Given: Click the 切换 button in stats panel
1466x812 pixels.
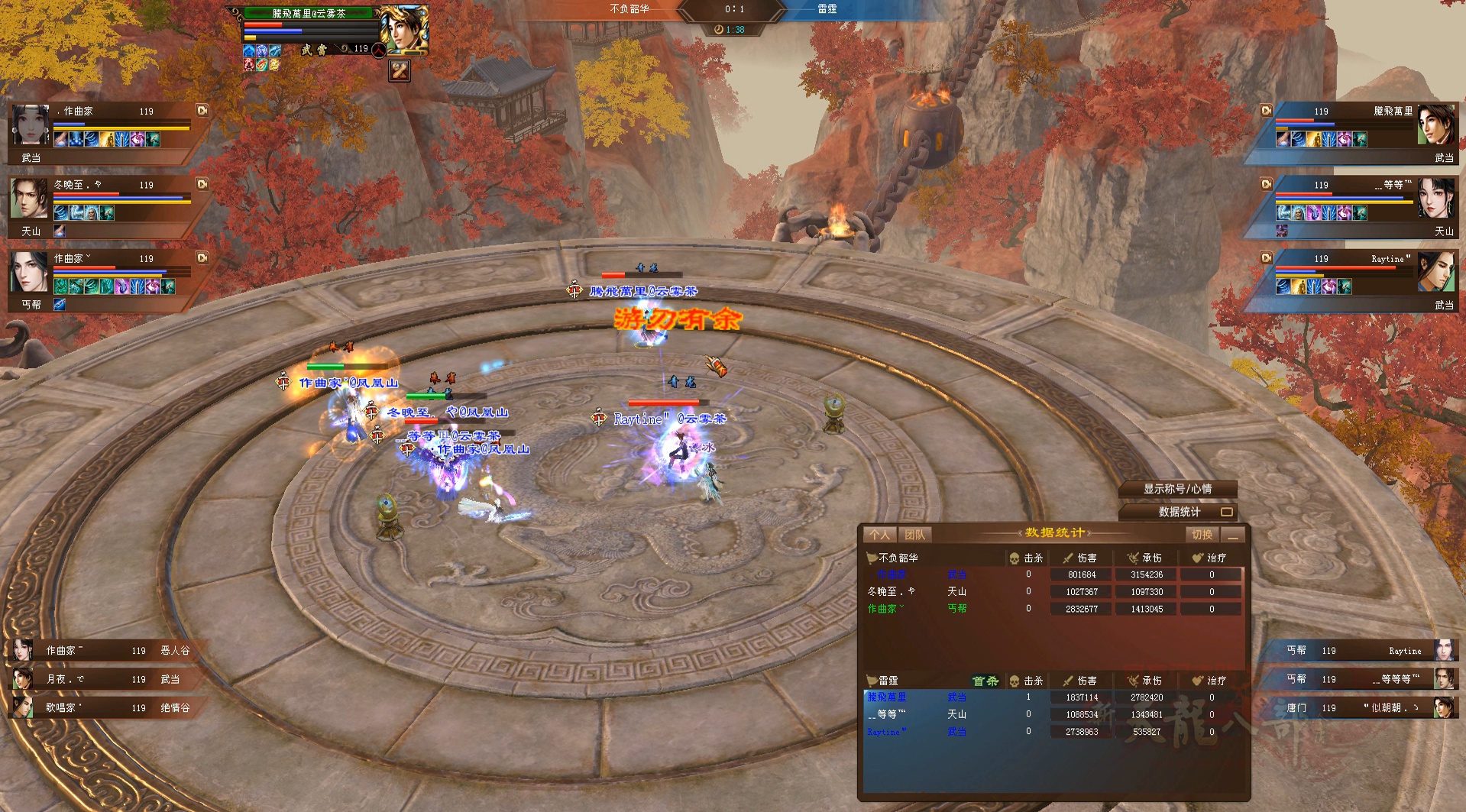Looking at the screenshot, I should click(1202, 535).
